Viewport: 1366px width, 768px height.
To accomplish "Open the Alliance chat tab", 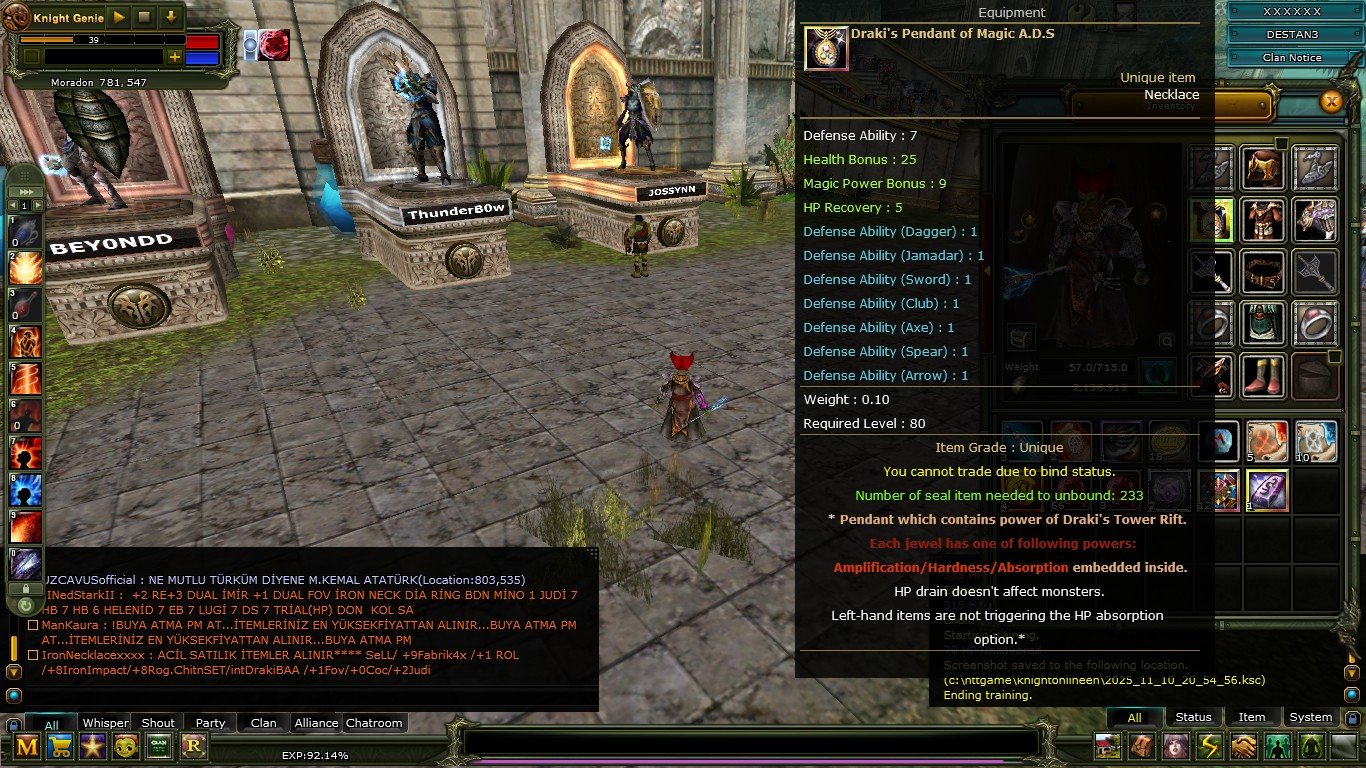I will pos(316,723).
